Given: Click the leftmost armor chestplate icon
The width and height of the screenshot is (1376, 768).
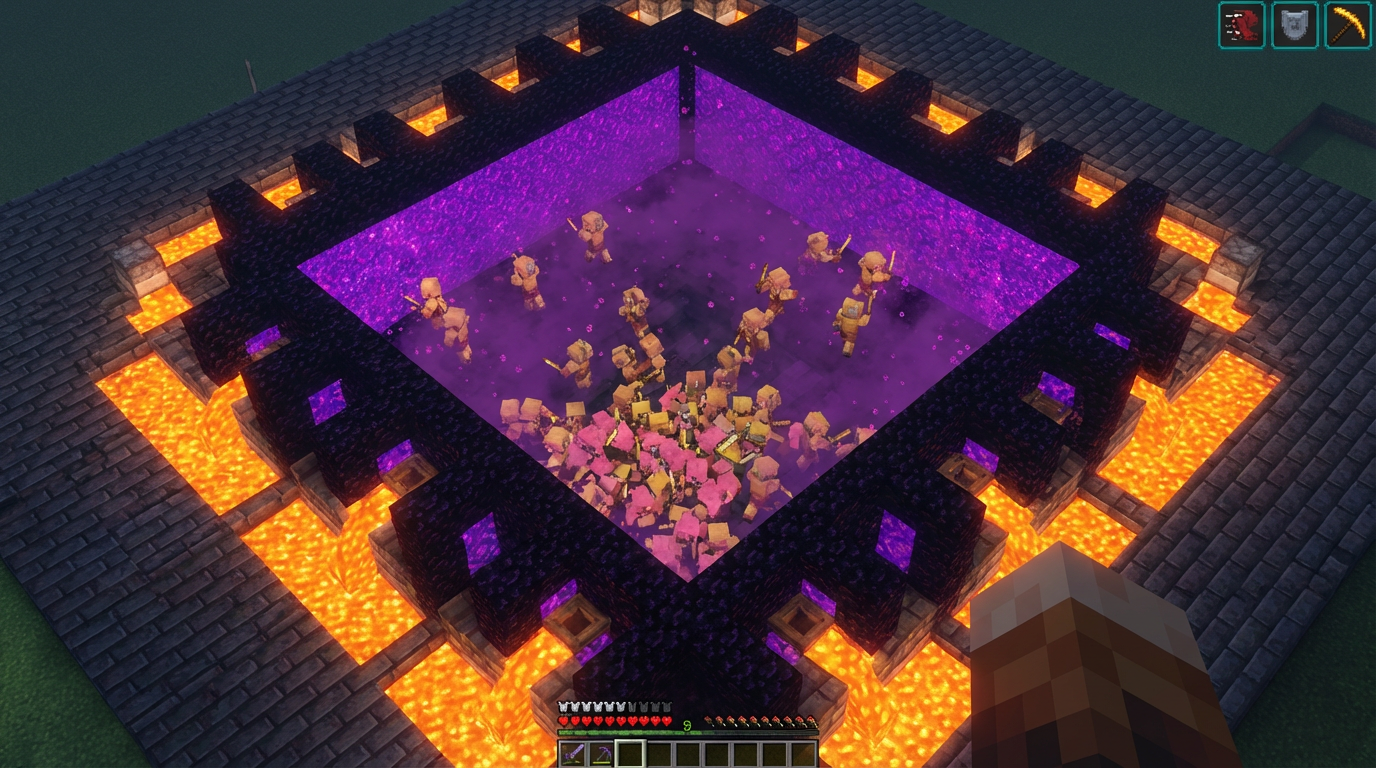Looking at the screenshot, I should [562, 706].
